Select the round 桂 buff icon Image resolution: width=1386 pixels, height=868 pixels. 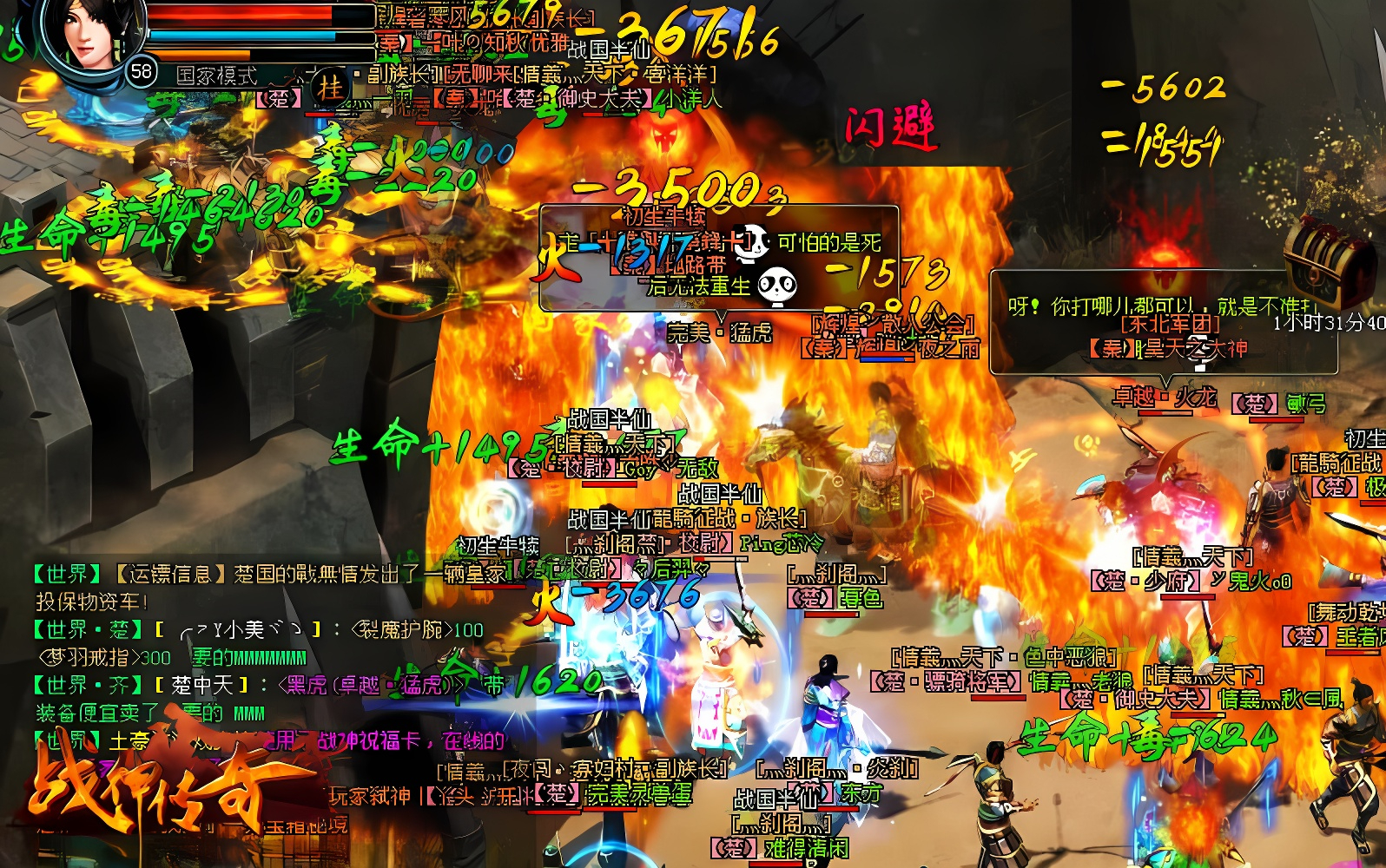click(x=329, y=87)
